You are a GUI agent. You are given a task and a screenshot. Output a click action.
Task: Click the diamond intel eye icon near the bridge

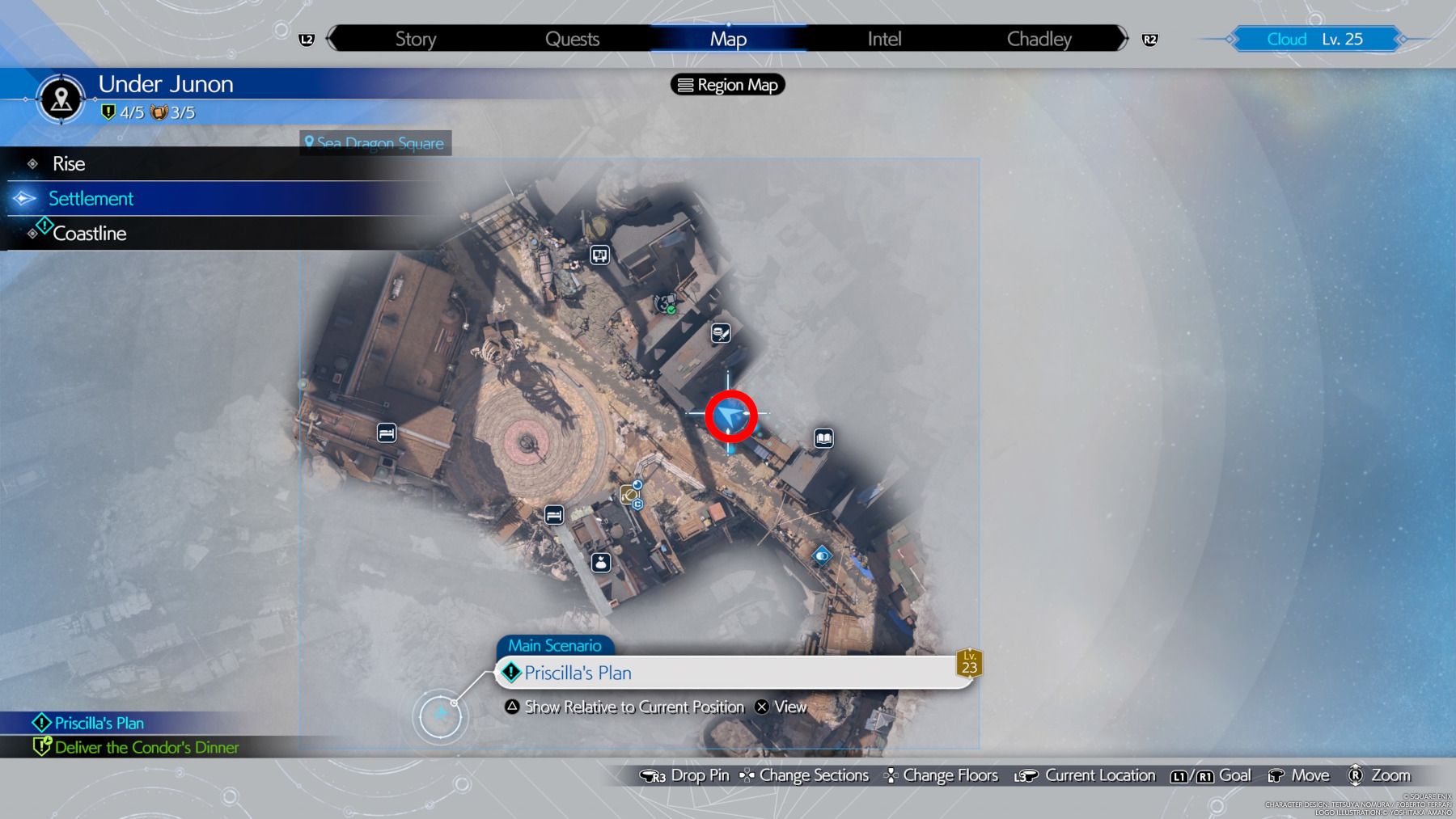(822, 555)
